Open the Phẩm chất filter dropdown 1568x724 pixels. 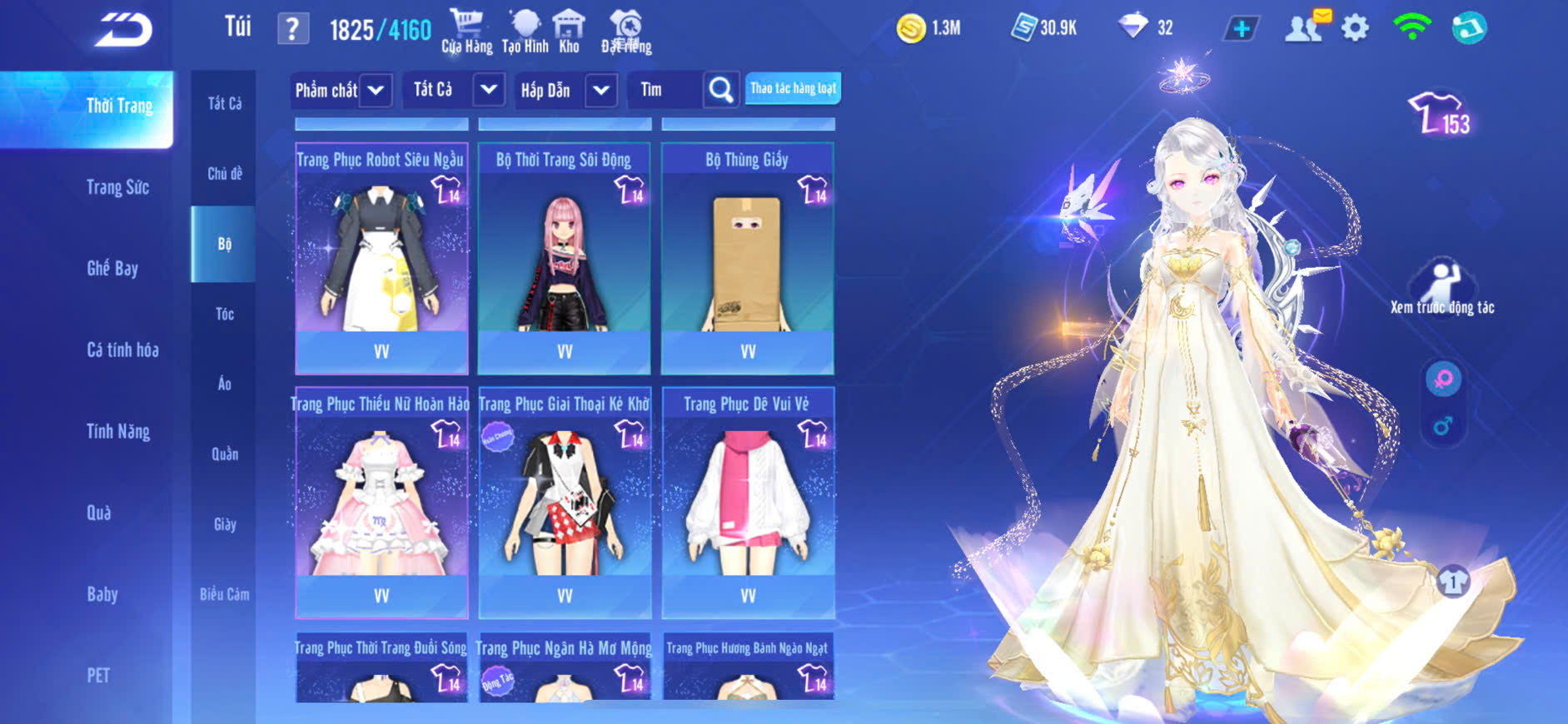tap(376, 90)
